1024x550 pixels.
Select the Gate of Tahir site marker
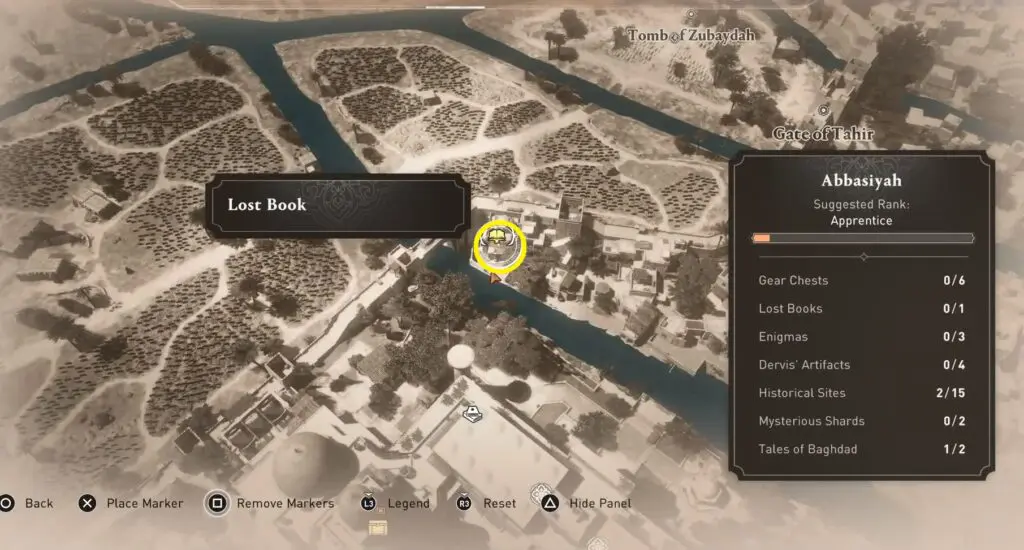(x=823, y=111)
